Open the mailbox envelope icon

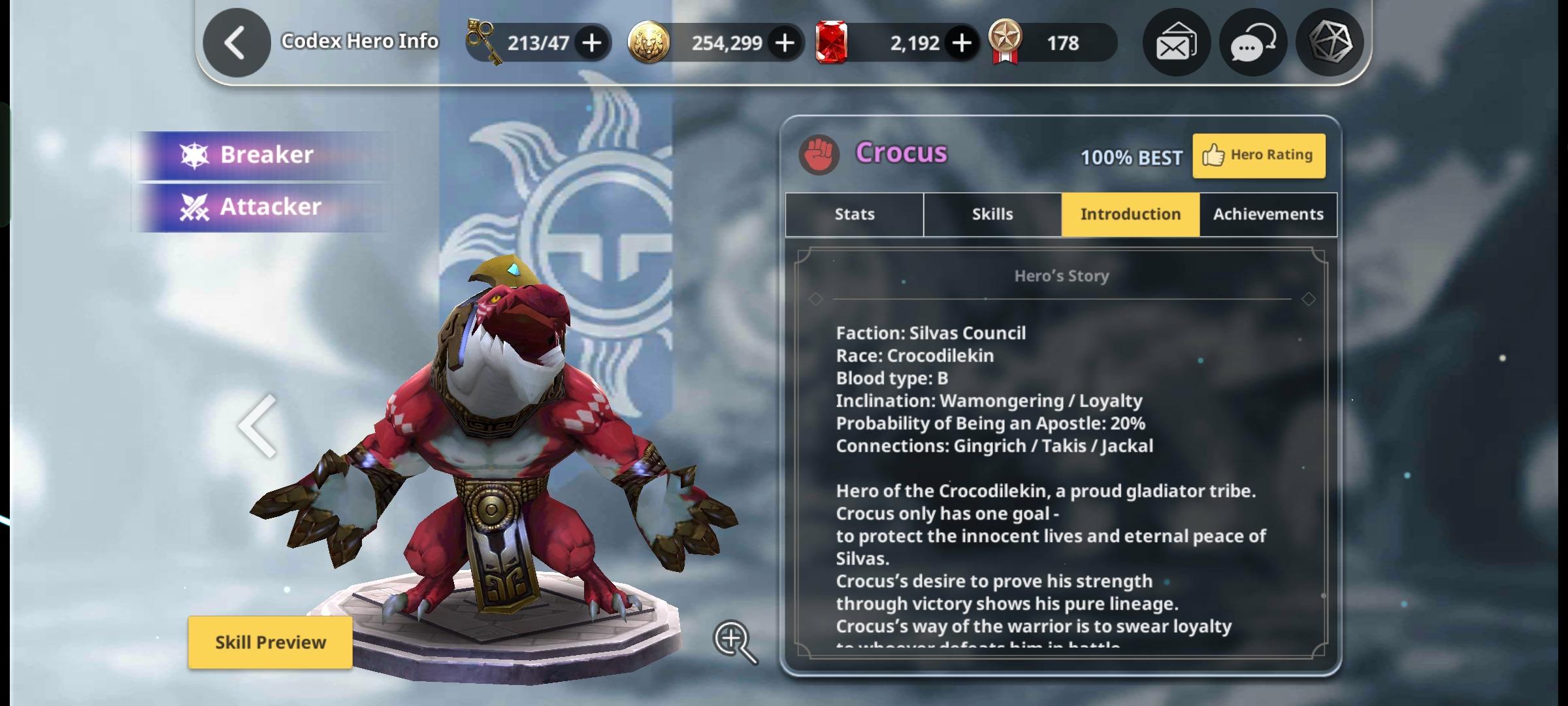1176,43
